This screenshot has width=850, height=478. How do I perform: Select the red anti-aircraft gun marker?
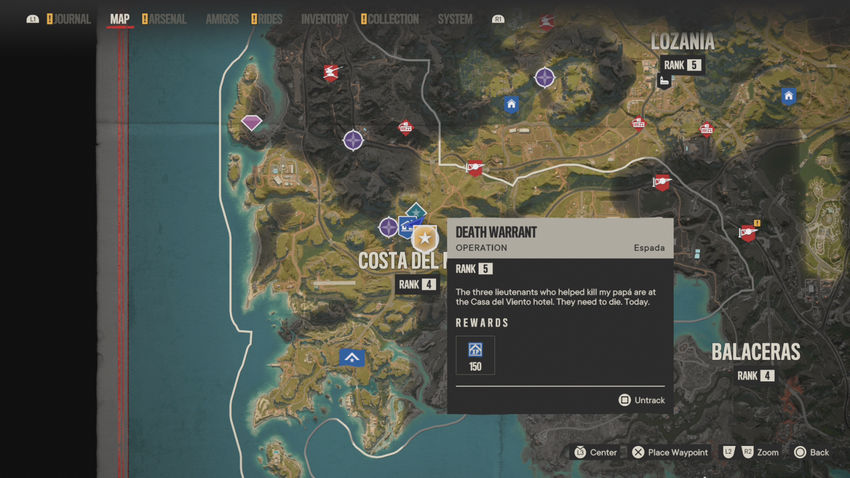[x=331, y=72]
